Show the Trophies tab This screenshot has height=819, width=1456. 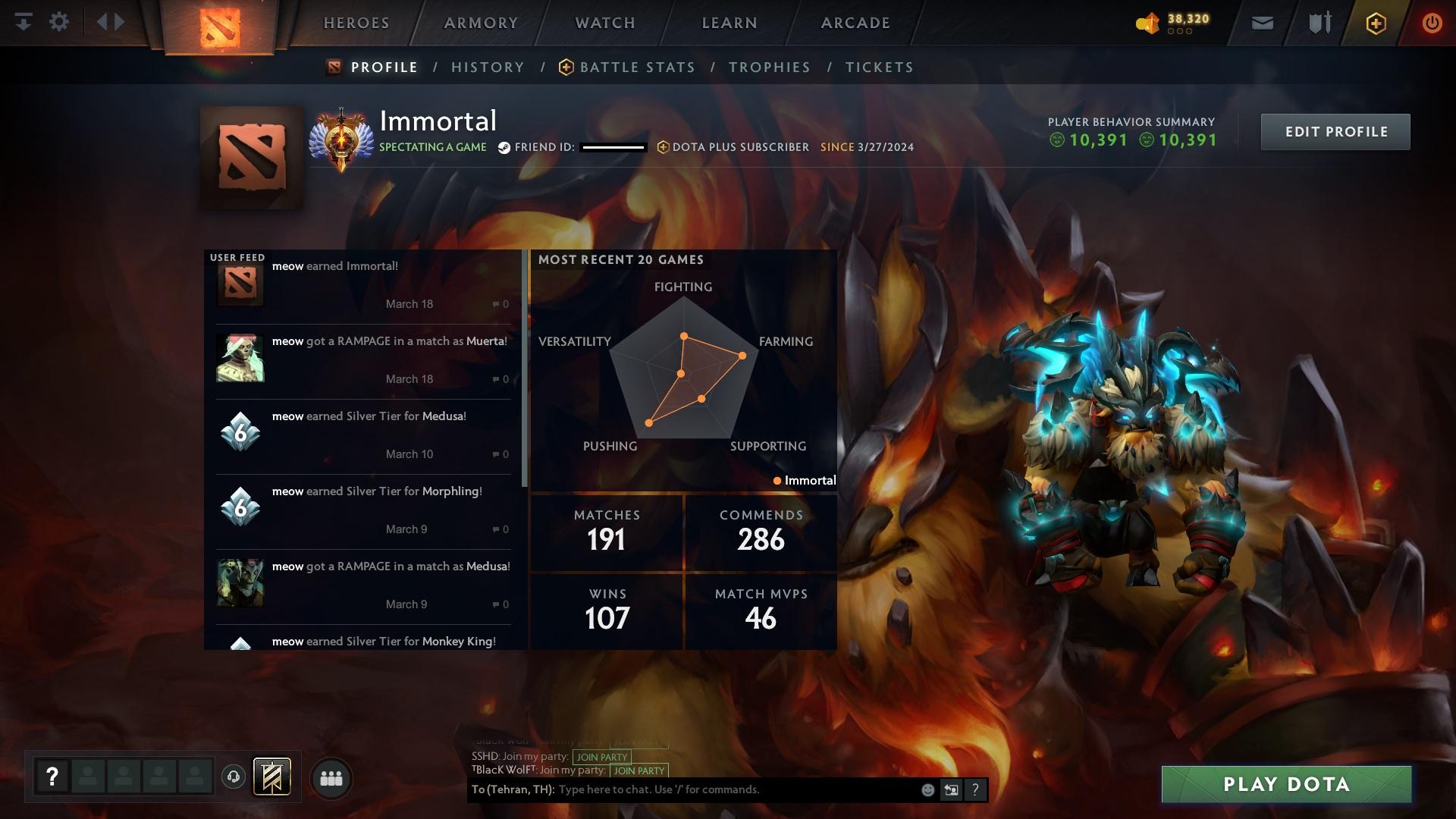[769, 67]
